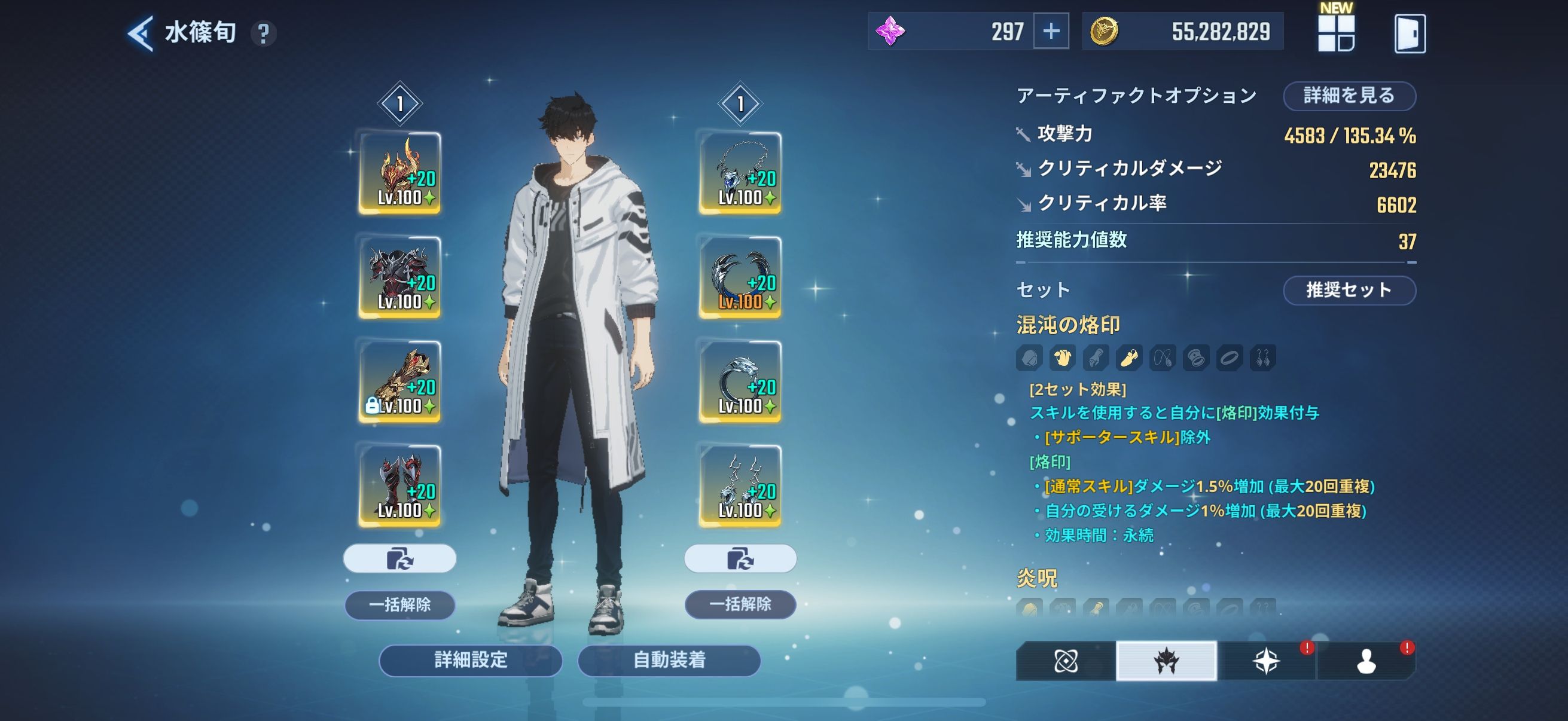
Task: Switch to the atom icon tab
Action: click(1066, 661)
